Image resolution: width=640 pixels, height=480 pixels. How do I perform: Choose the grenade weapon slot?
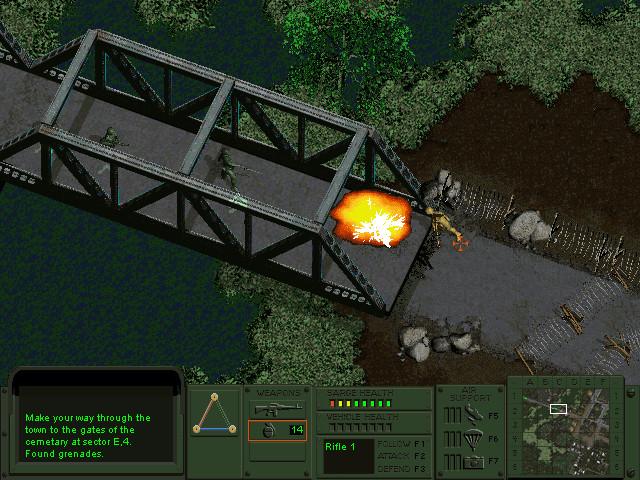point(277,430)
